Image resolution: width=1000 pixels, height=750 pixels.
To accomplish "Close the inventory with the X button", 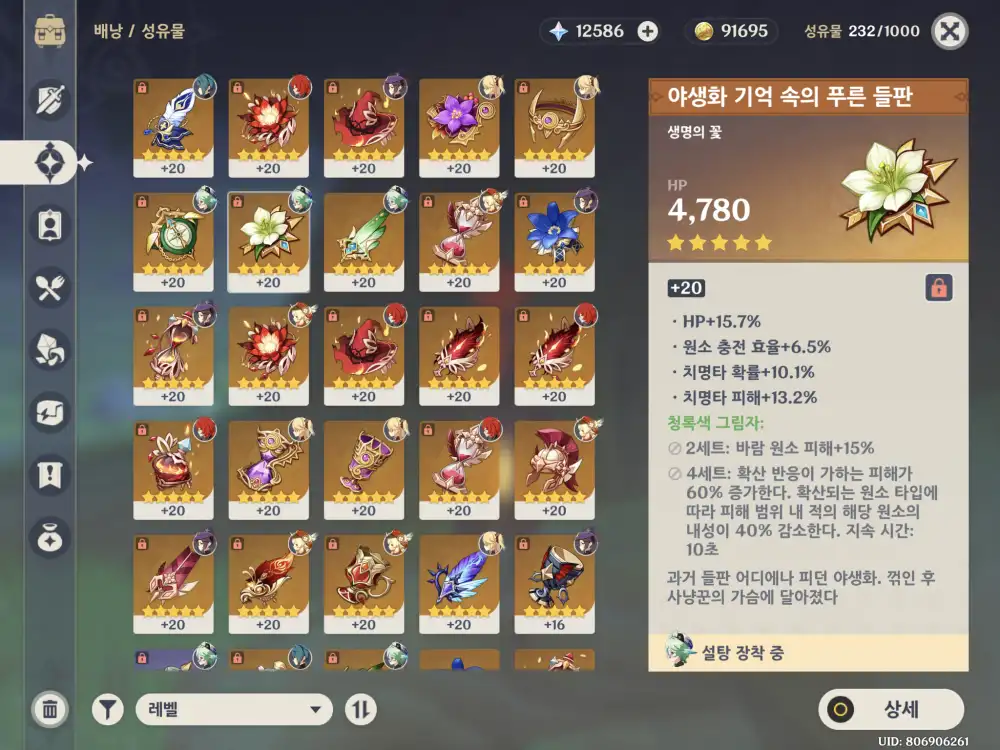I will (949, 31).
